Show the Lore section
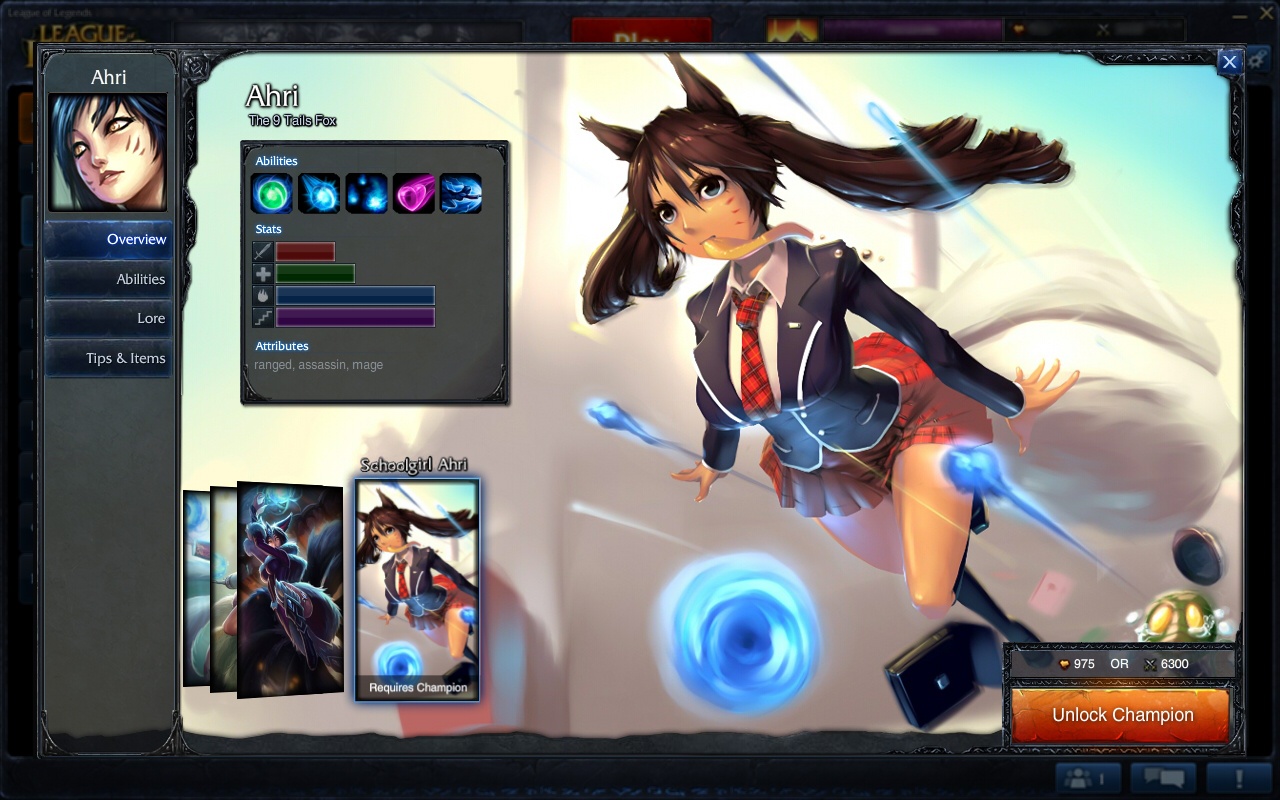 [x=108, y=318]
